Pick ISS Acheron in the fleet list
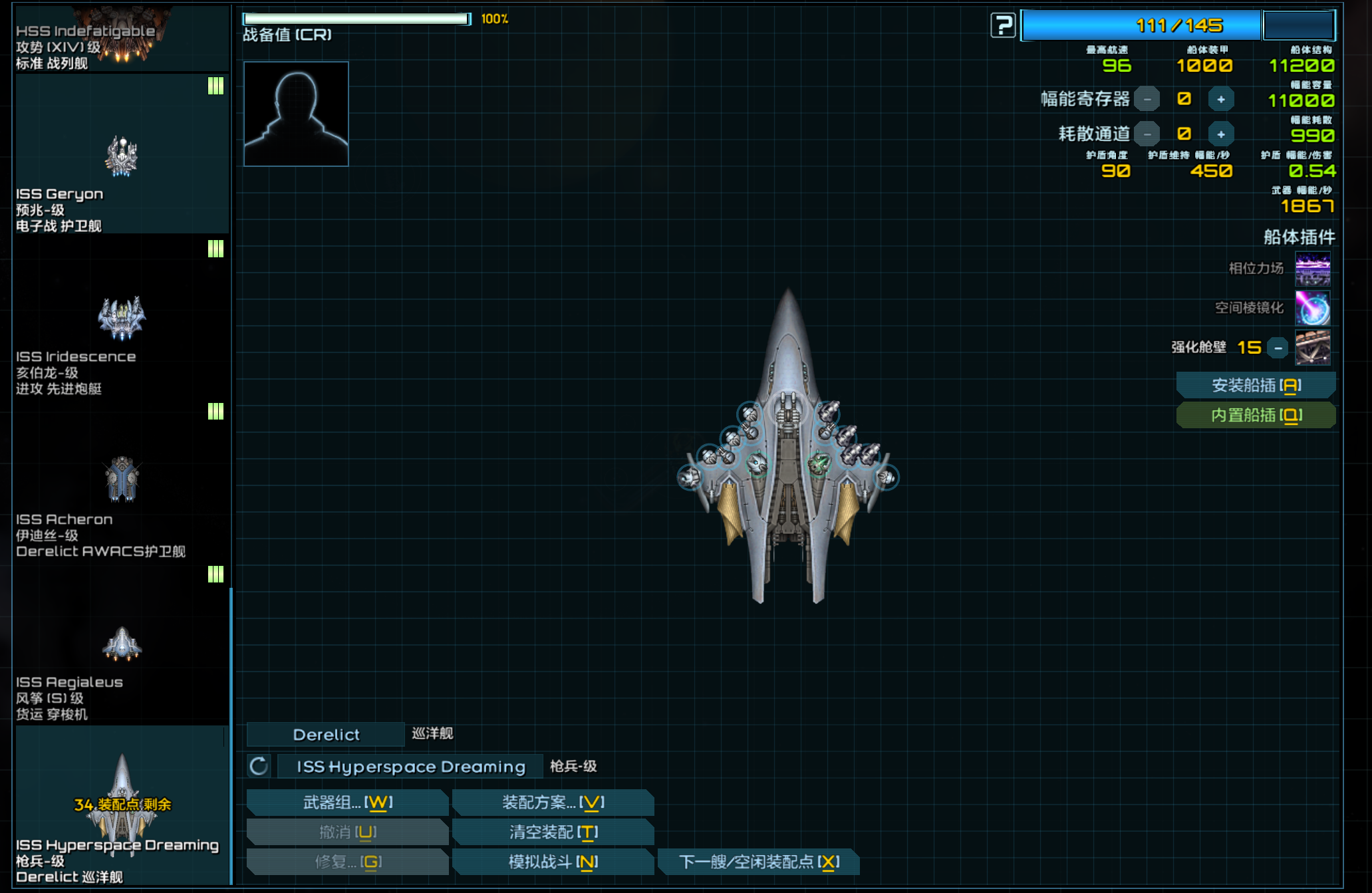Image resolution: width=1372 pixels, height=893 pixels. pyautogui.click(x=122, y=480)
